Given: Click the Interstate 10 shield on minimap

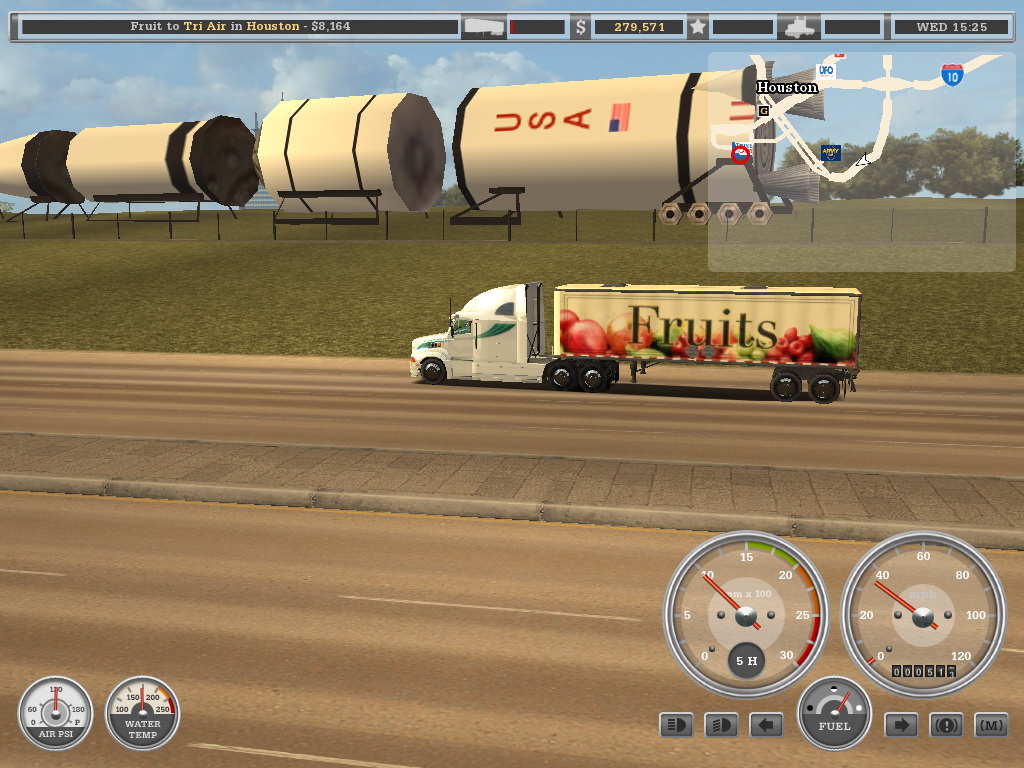Looking at the screenshot, I should (x=952, y=75).
